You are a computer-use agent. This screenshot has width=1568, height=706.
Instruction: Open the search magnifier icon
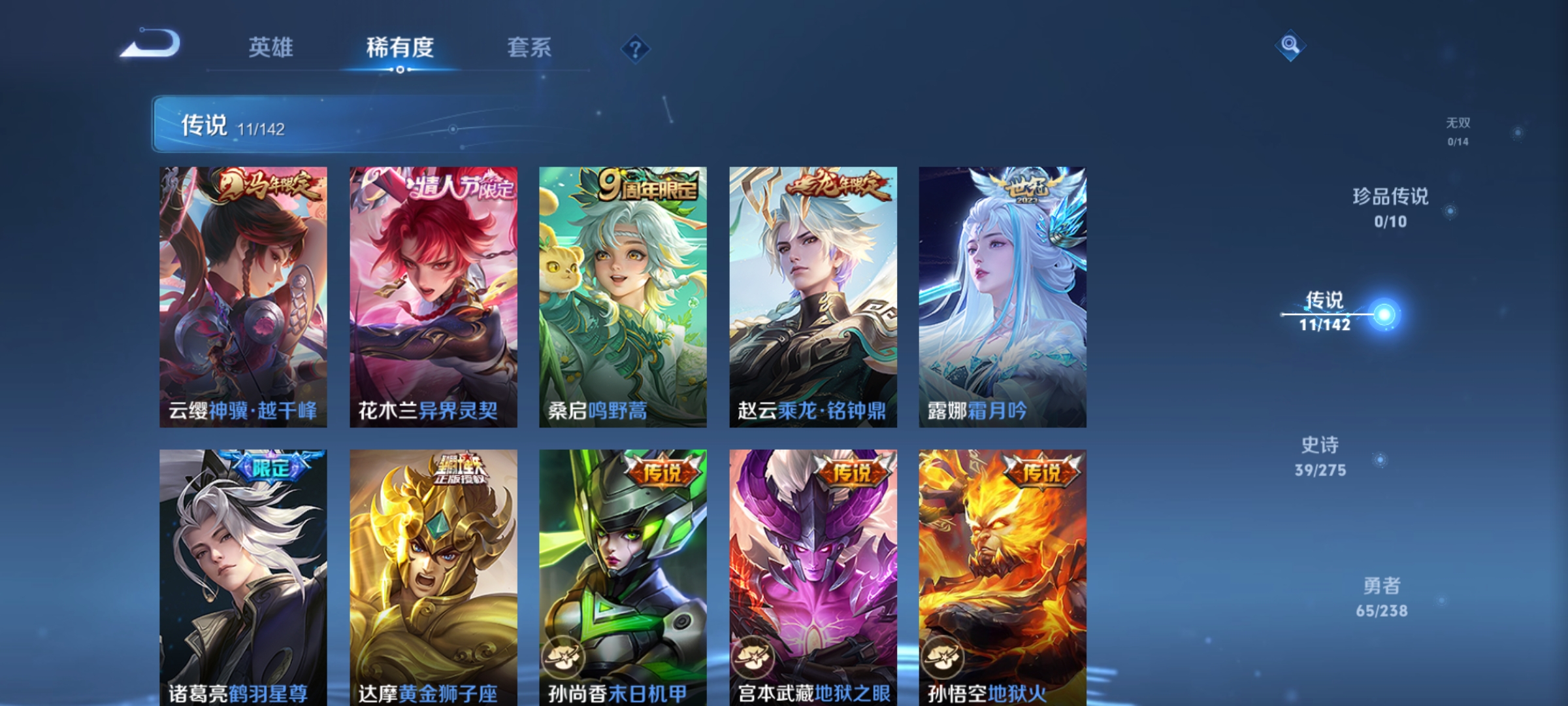(1288, 47)
